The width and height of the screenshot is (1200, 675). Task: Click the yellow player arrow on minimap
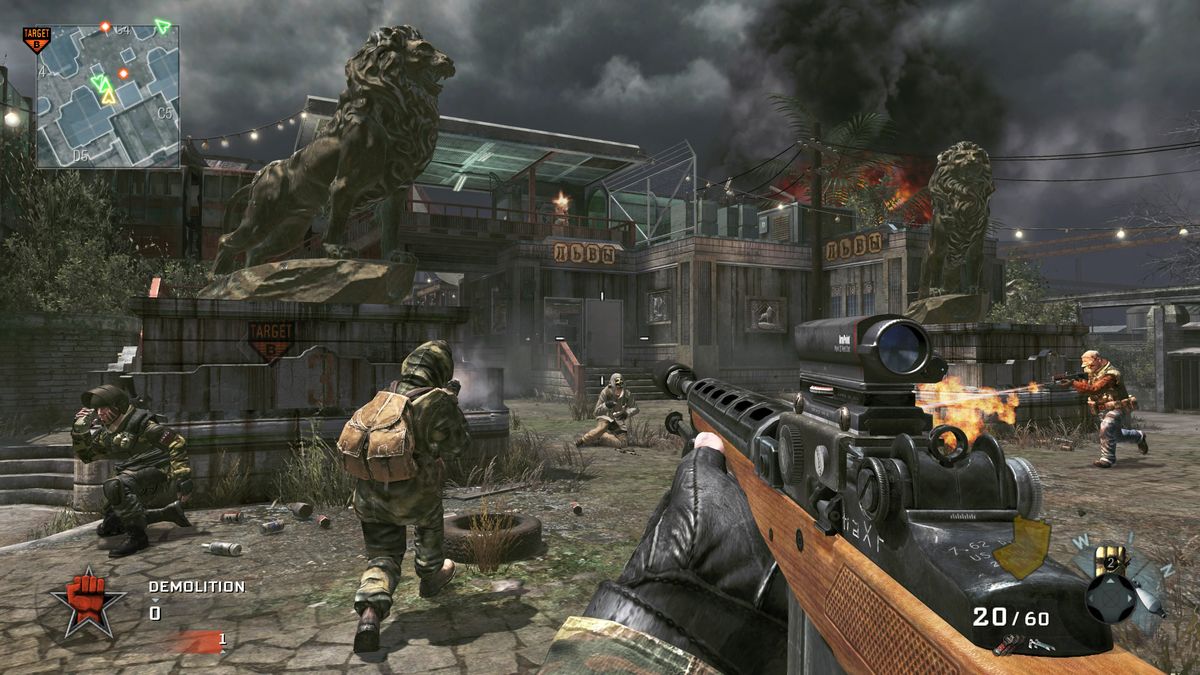click(107, 97)
